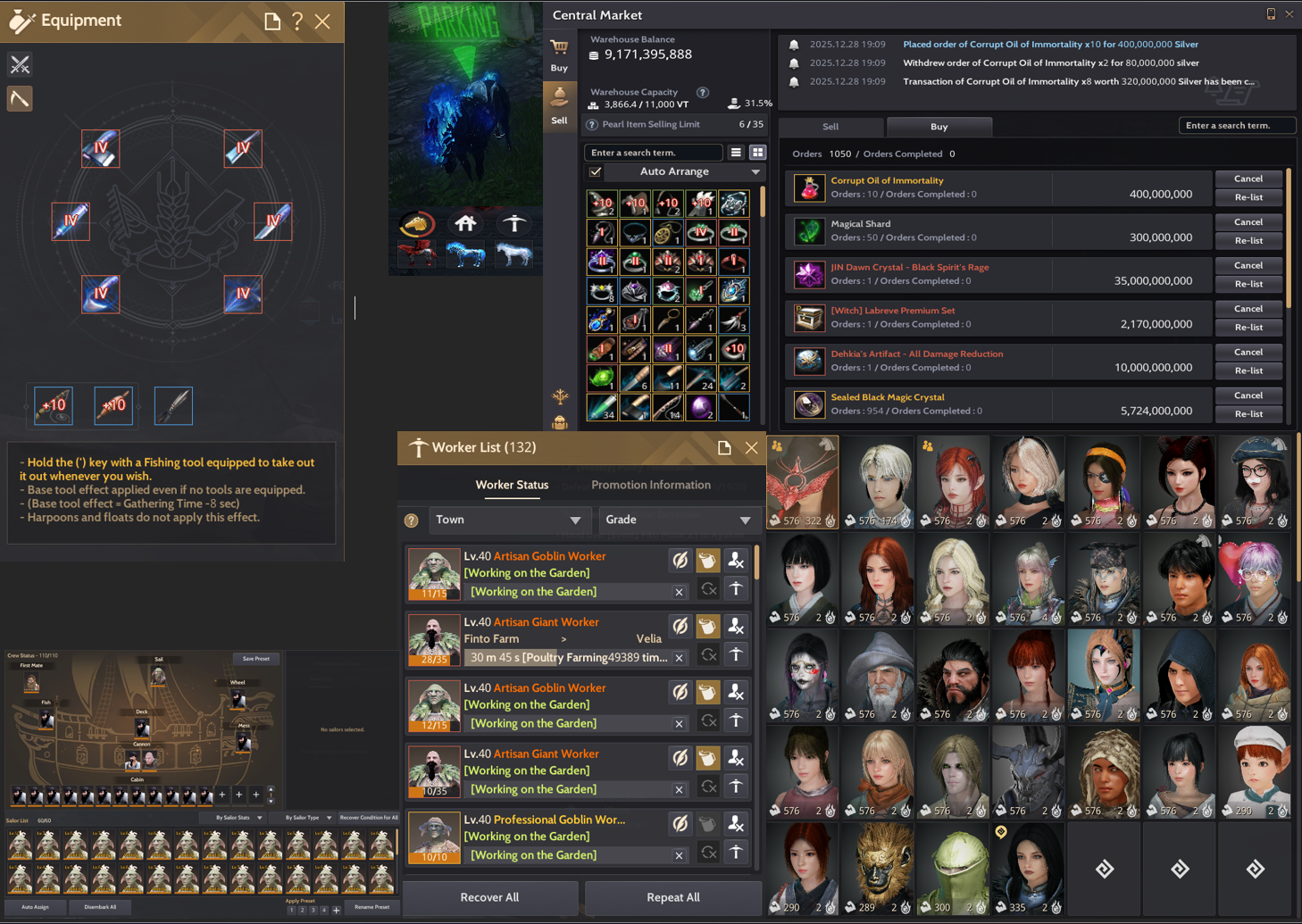1302x924 pixels.
Task: Click the repeat-task icon on Artisan Giant Worker
Action: pos(708,654)
